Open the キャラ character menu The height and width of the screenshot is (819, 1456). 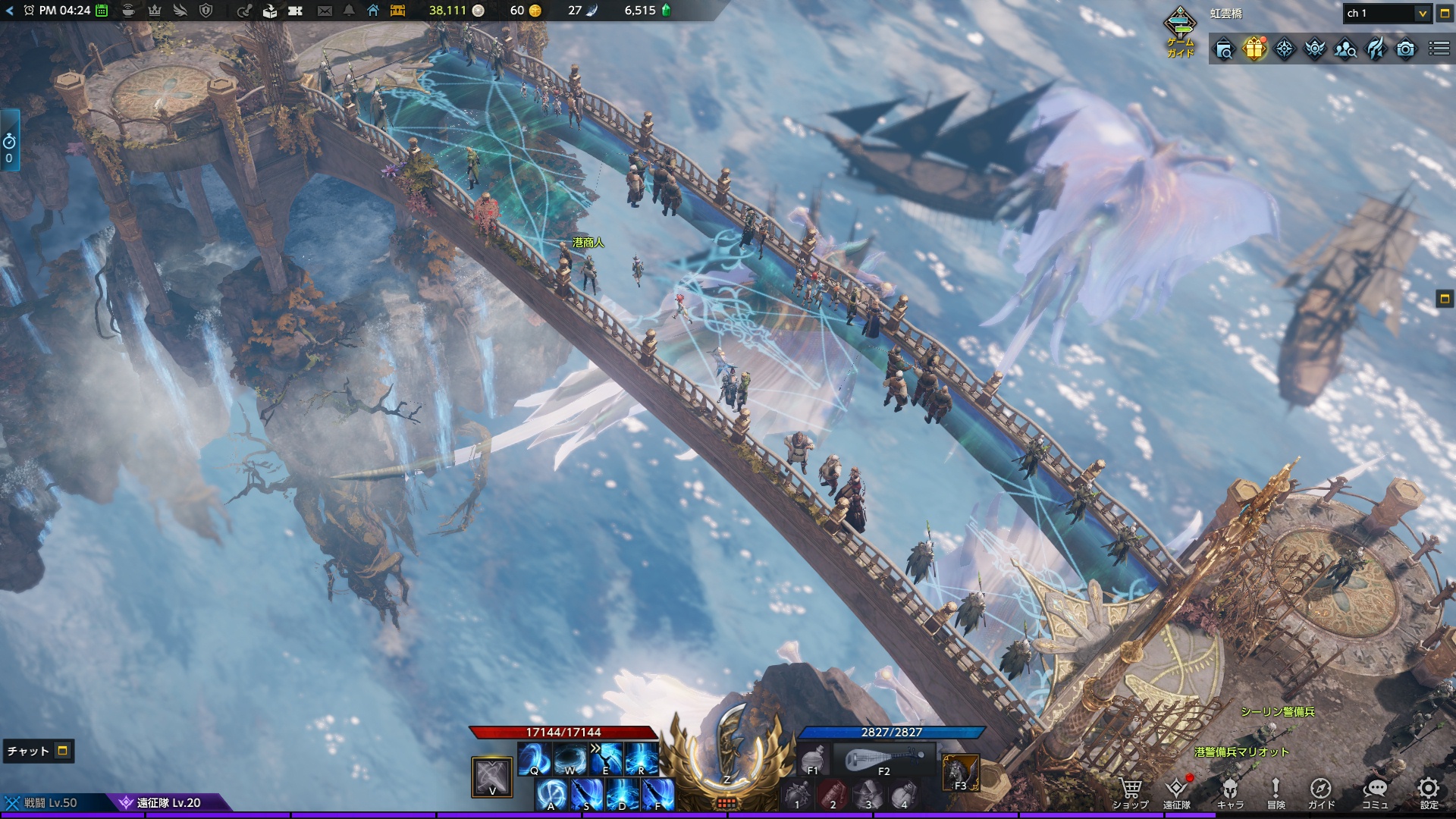(1230, 793)
